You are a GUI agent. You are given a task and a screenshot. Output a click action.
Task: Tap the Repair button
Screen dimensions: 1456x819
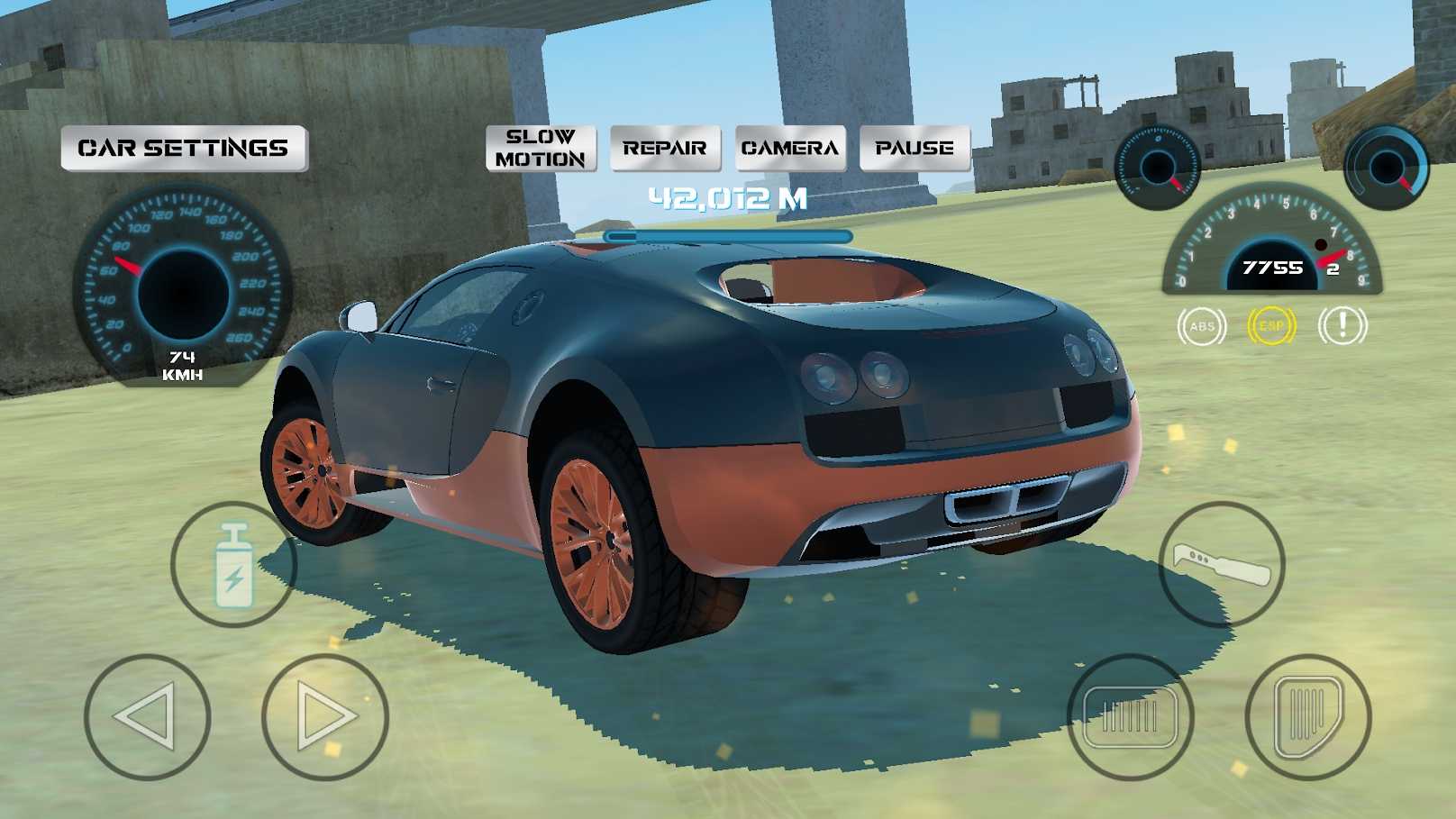tap(665, 149)
